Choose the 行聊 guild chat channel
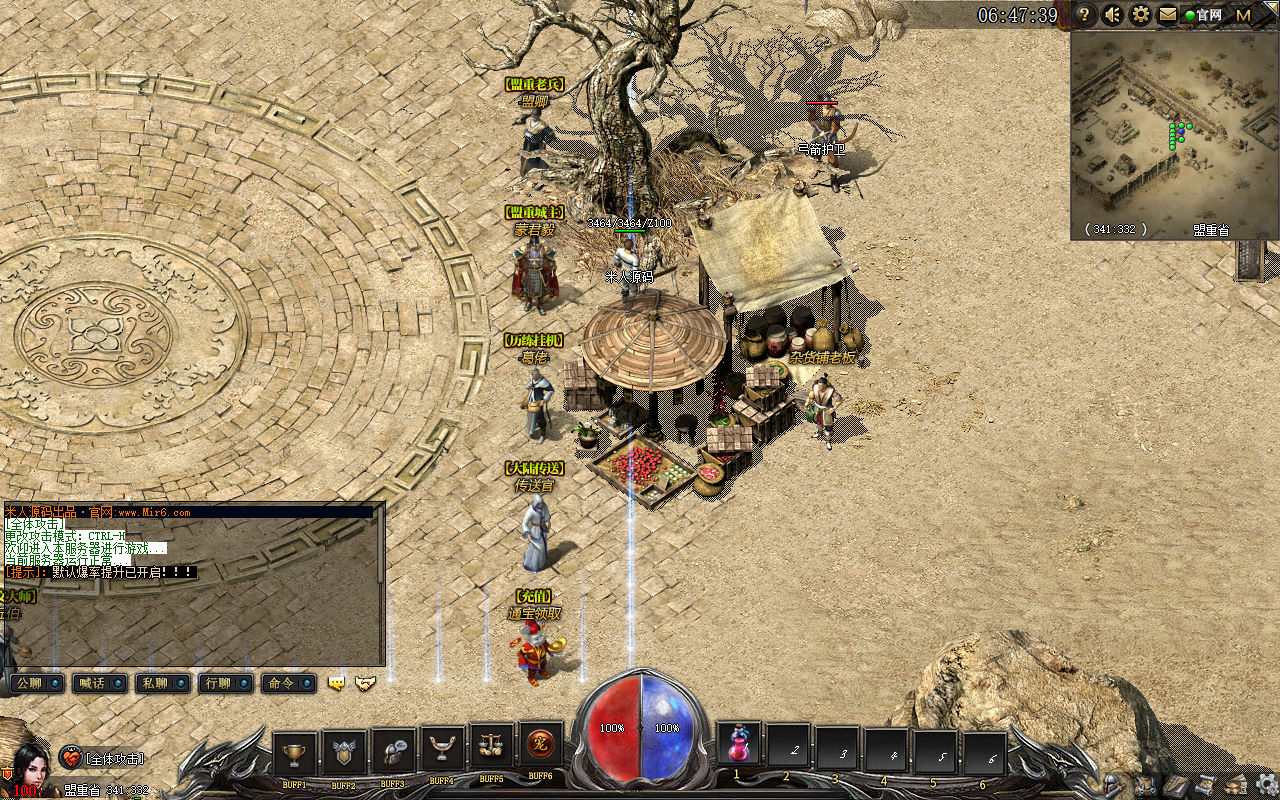The width and height of the screenshot is (1280, 800). (225, 683)
